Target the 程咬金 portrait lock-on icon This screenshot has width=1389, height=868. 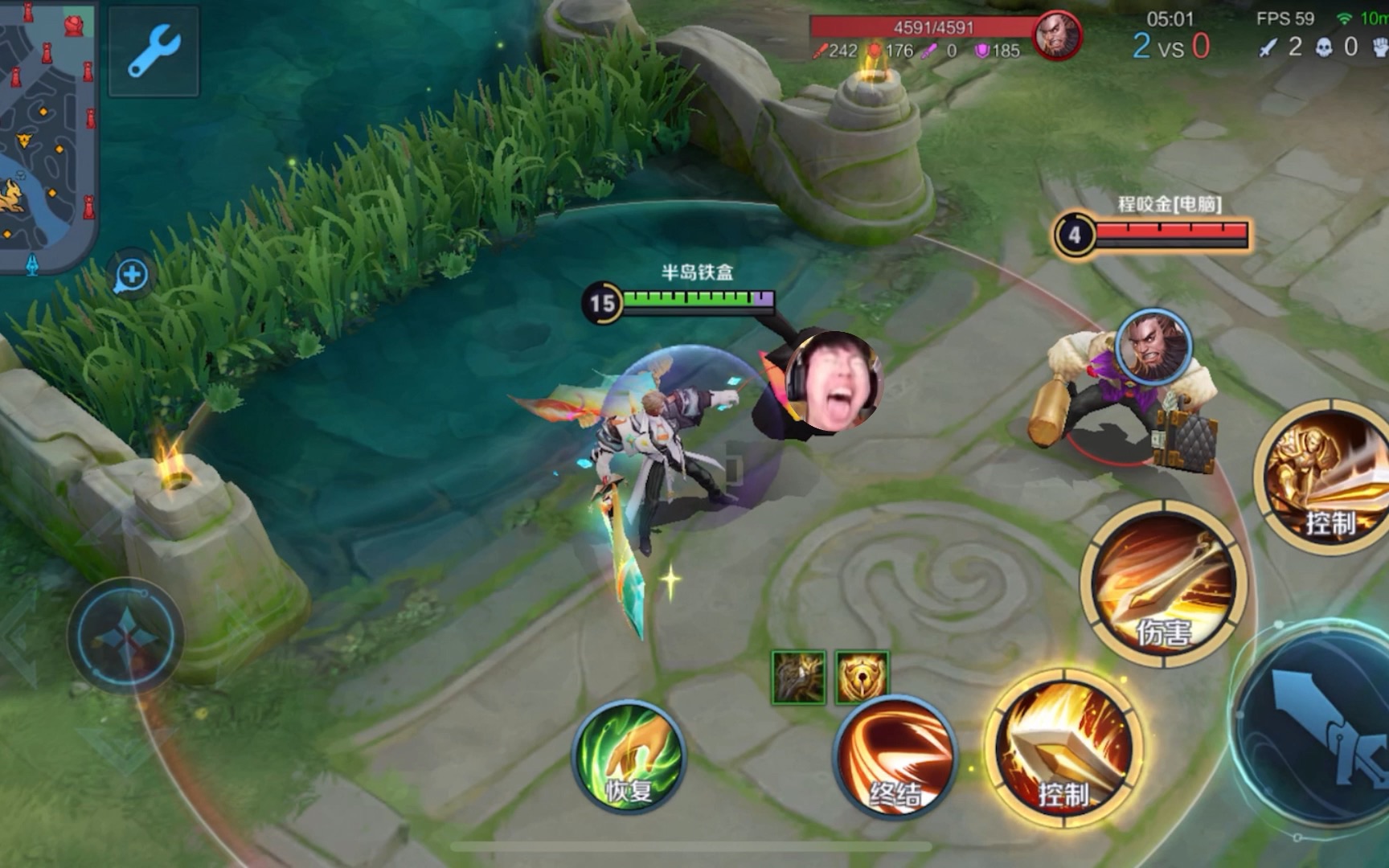coord(1153,347)
